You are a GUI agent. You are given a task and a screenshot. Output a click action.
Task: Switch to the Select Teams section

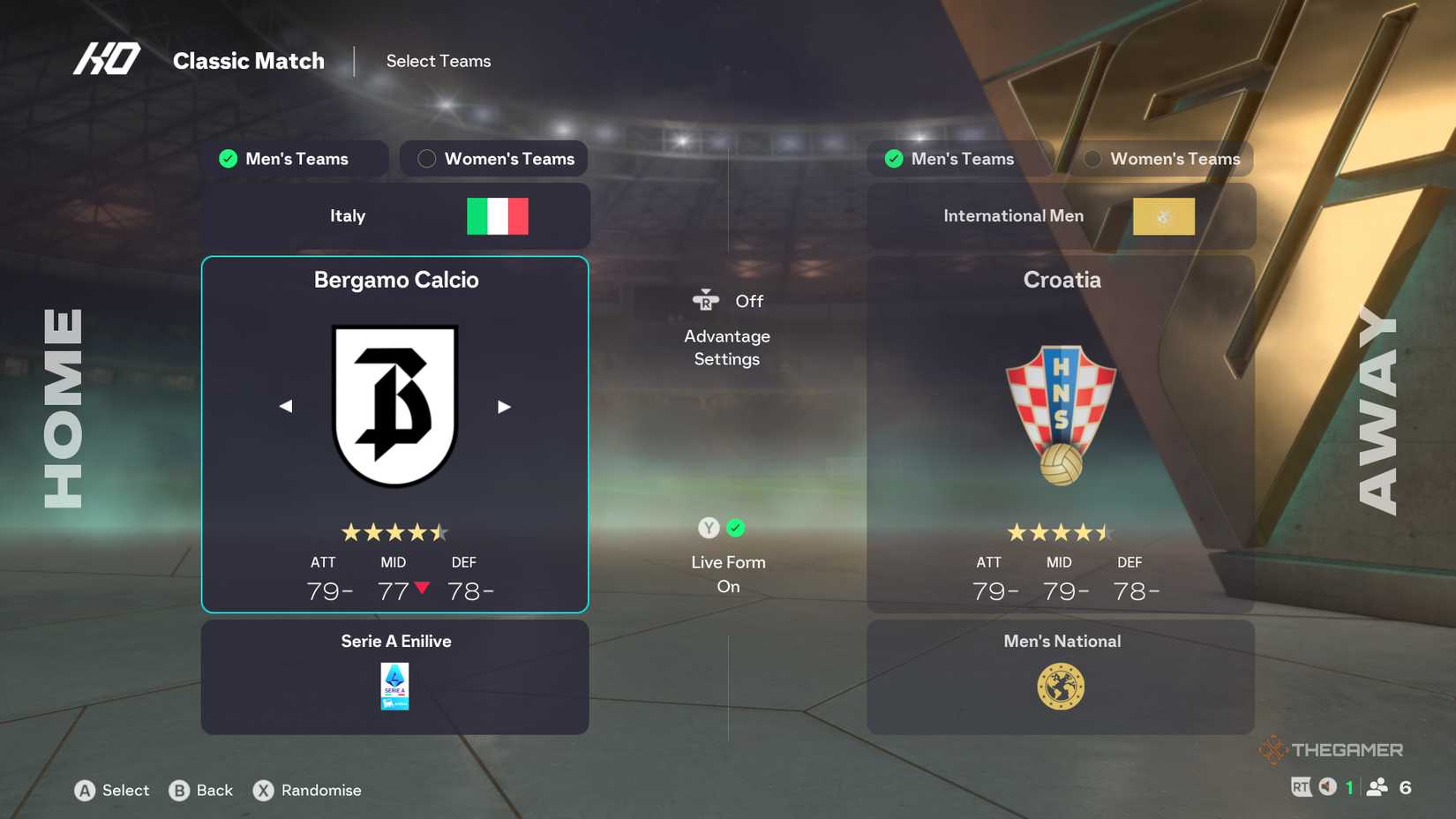[439, 61]
